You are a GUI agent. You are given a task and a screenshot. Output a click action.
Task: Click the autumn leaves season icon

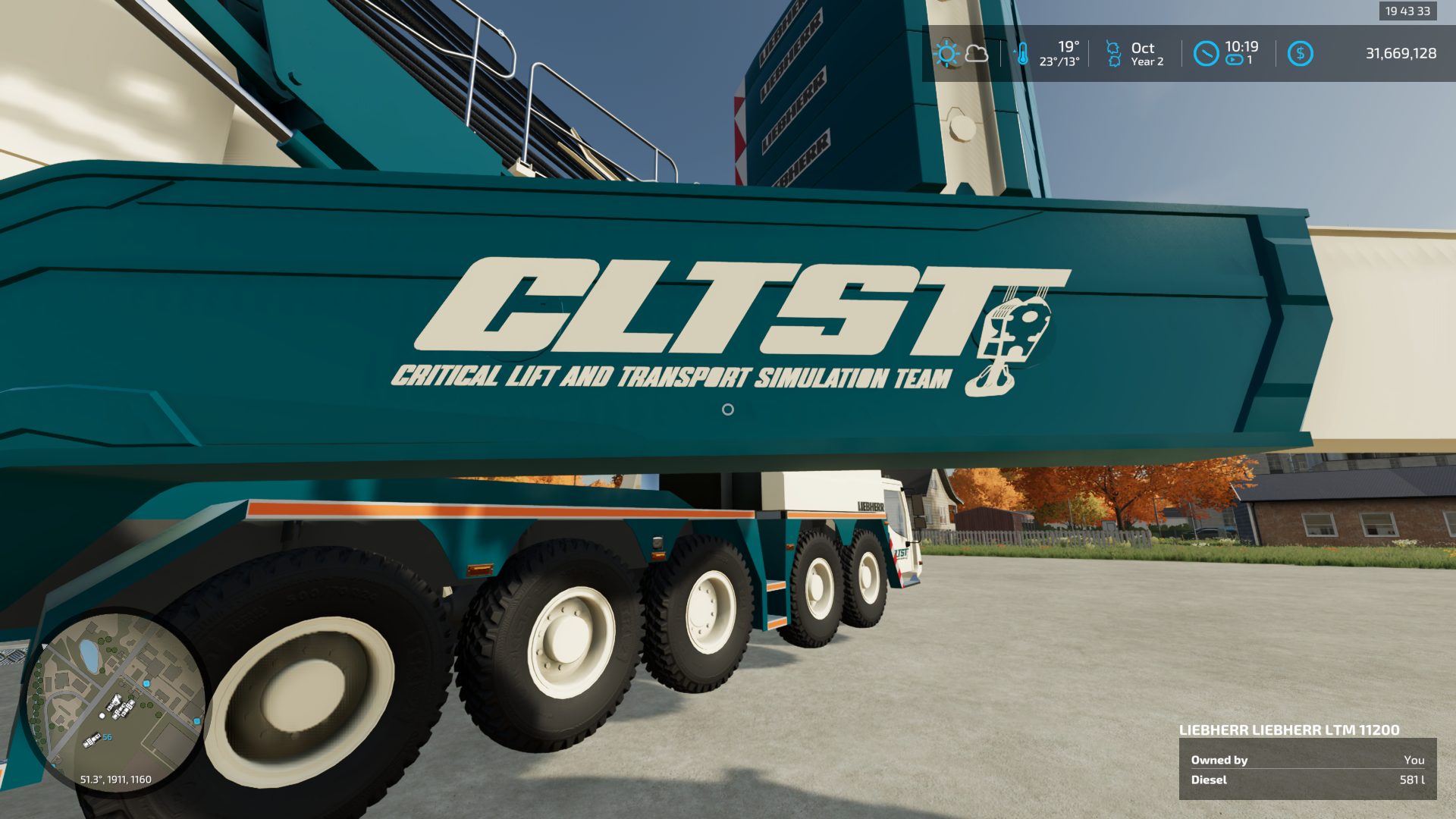point(1113,53)
